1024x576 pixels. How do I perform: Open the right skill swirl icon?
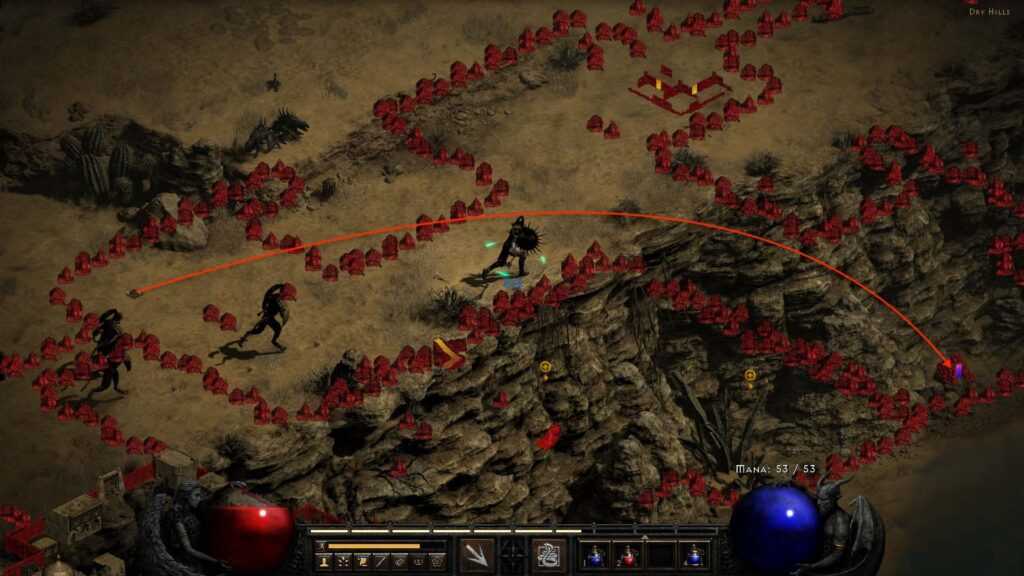[548, 553]
